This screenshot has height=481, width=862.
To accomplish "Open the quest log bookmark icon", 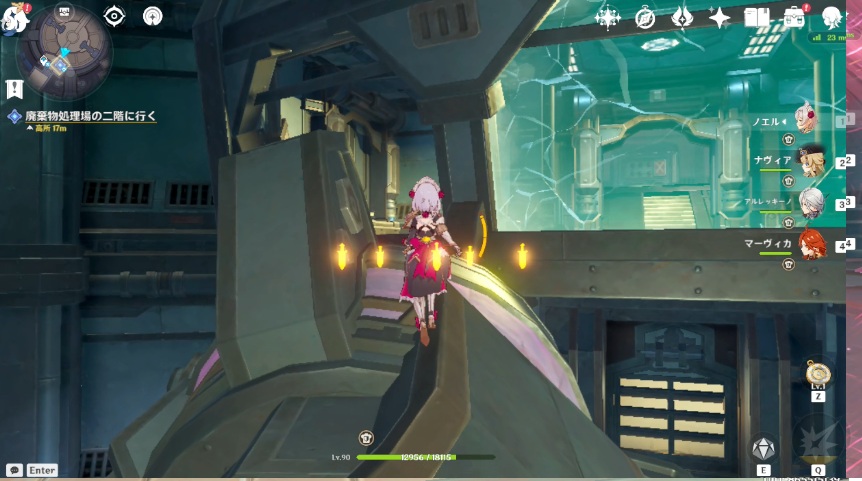I will pyautogui.click(x=14, y=88).
